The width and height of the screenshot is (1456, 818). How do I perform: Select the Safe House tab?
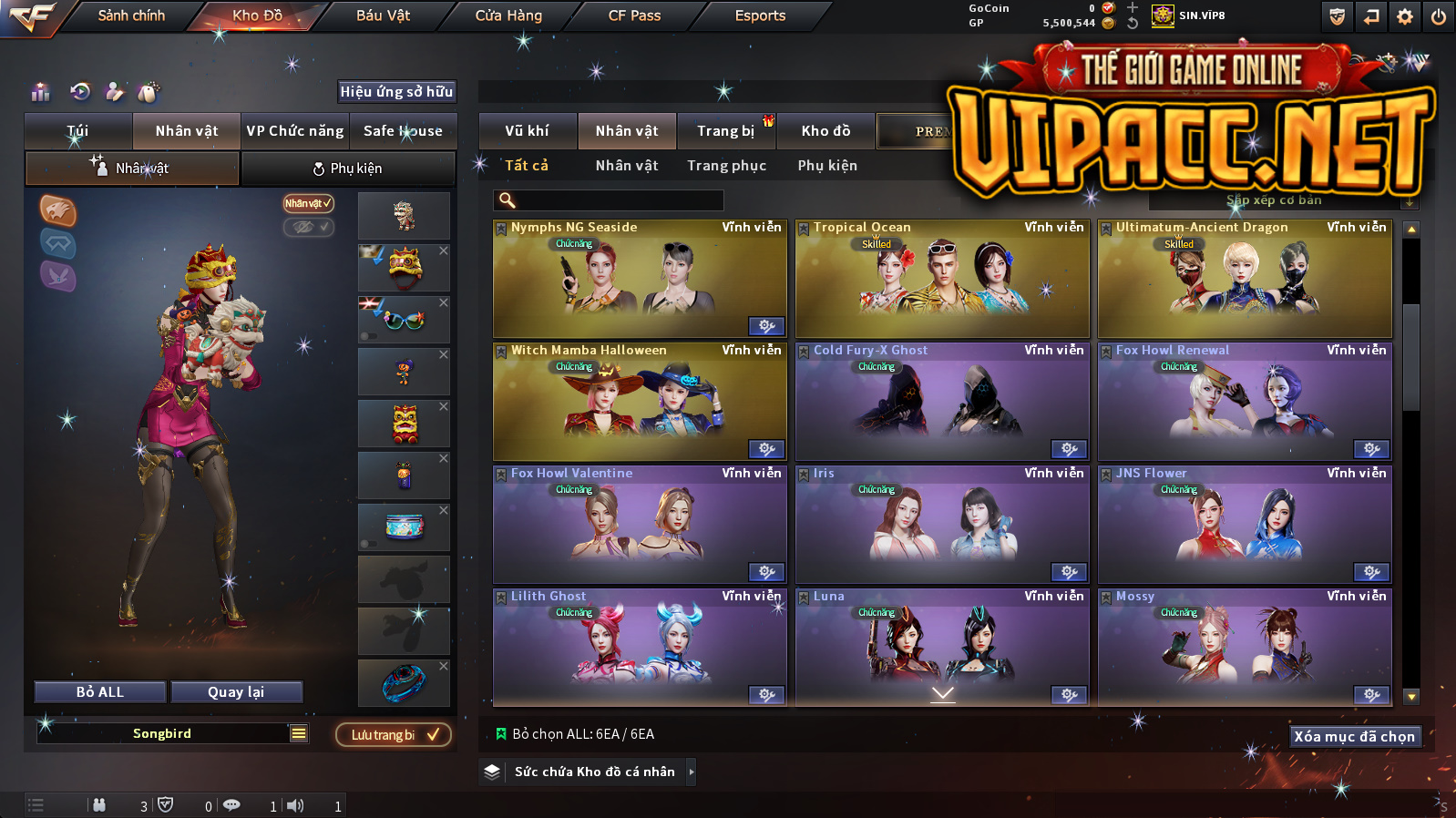click(403, 131)
